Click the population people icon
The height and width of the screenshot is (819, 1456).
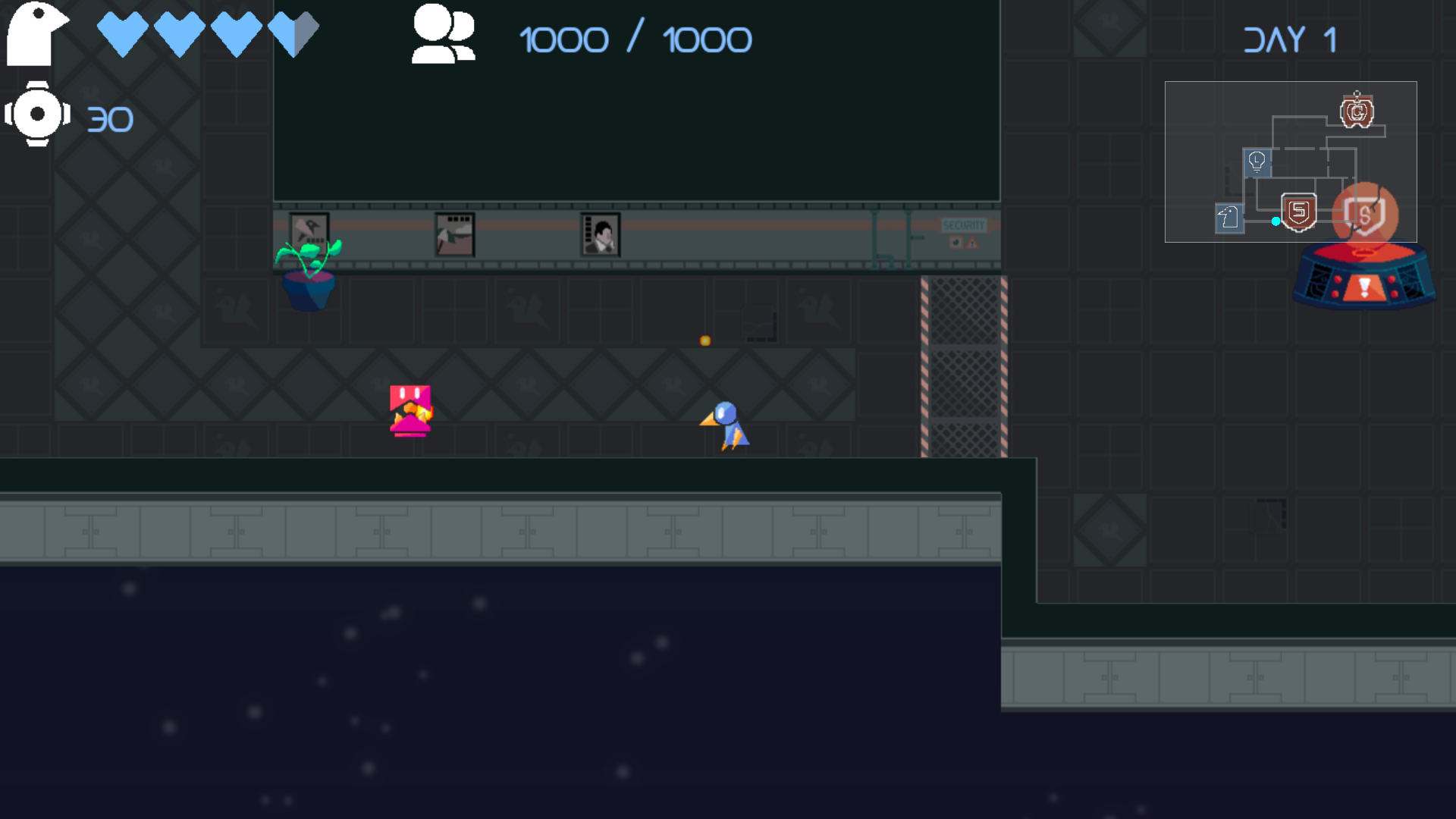pos(444,34)
